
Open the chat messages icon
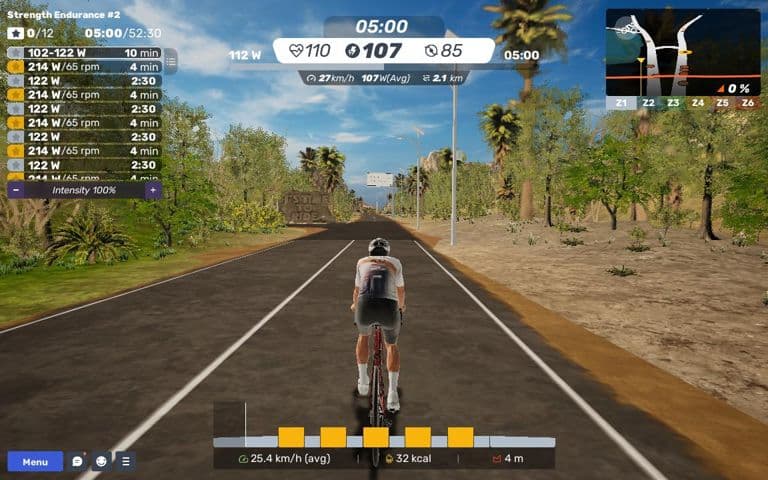77,462
